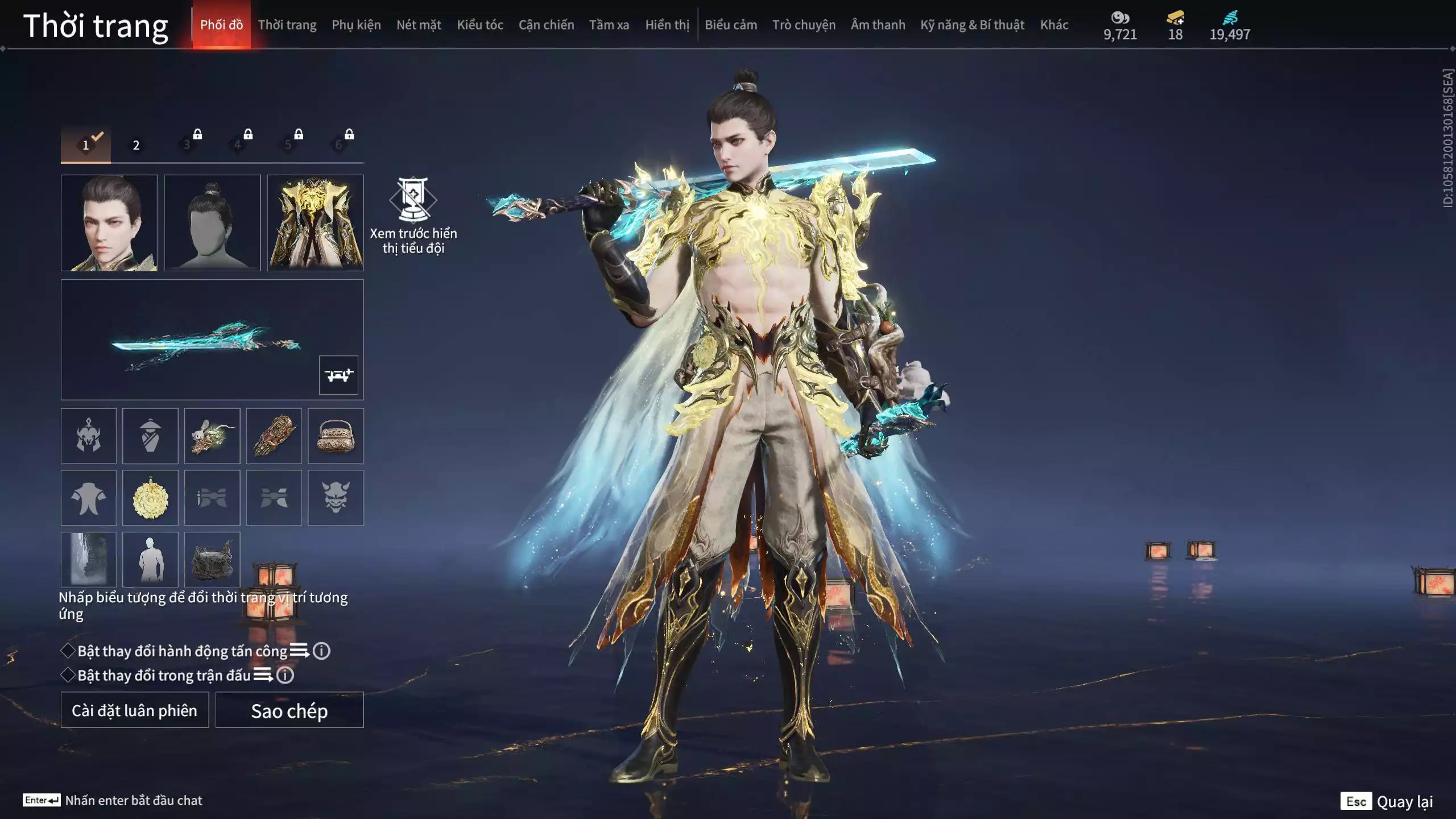Screen dimensions: 1456x819
Task: Select the golden outfit thumbnail
Action: 315,222
